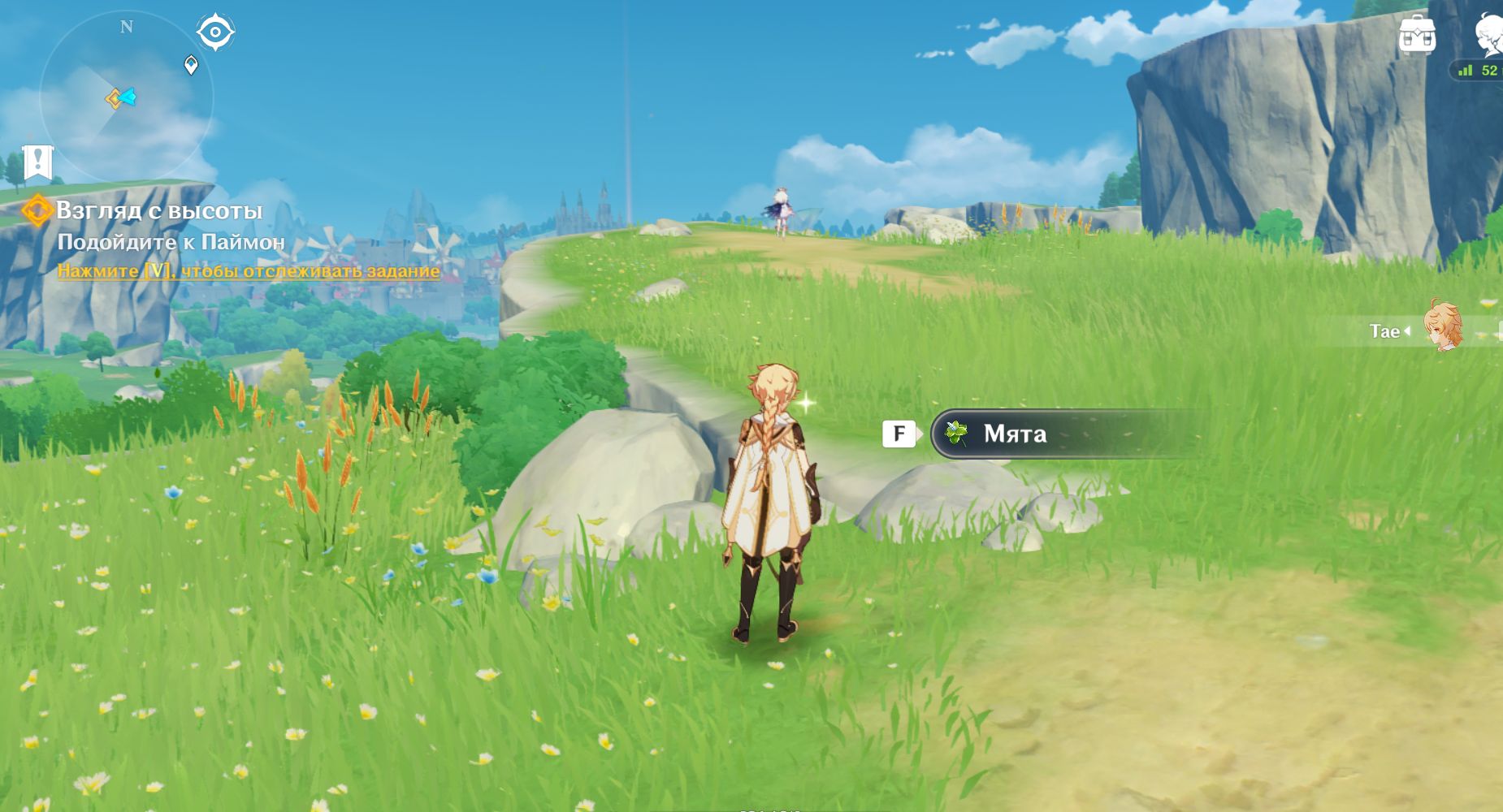Click the compass target icon beside the minimap
The width and height of the screenshot is (1503, 812).
pyautogui.click(x=215, y=32)
